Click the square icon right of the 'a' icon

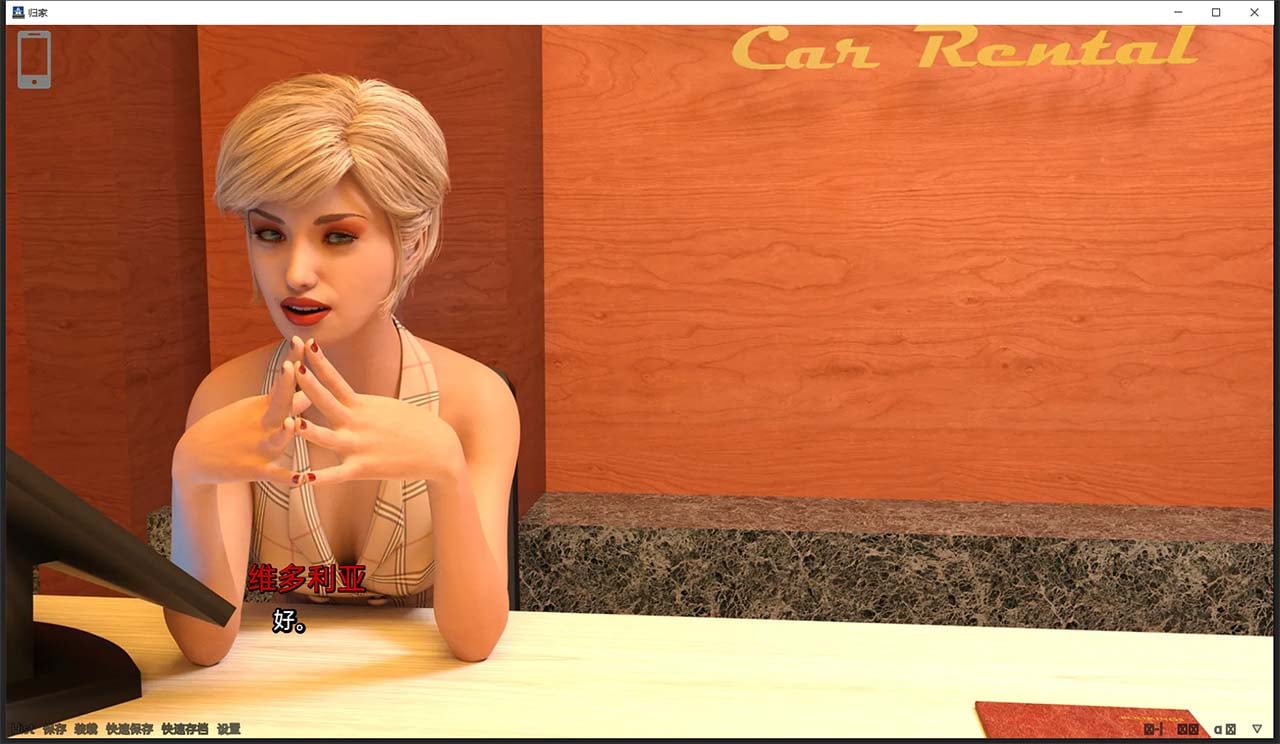pyautogui.click(x=1231, y=730)
